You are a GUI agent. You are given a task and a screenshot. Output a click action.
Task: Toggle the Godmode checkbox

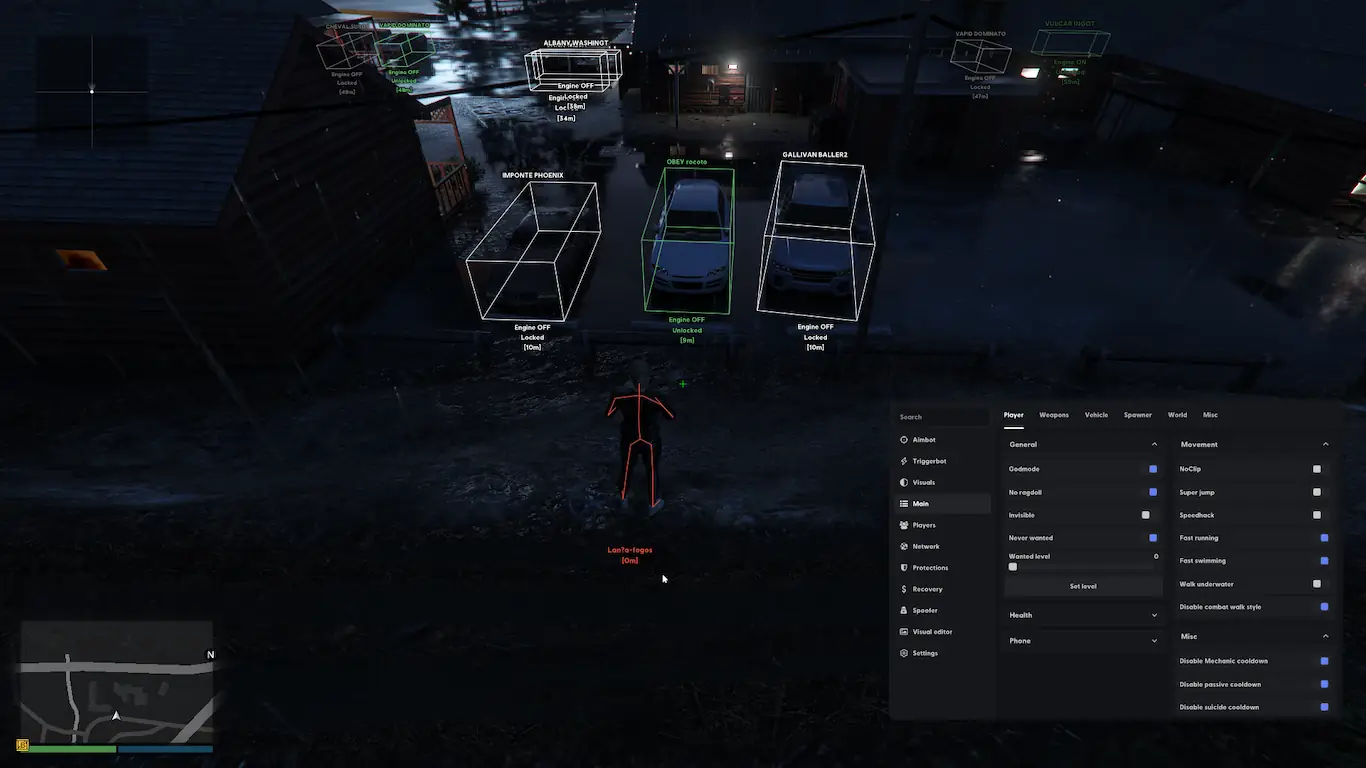[1153, 469]
